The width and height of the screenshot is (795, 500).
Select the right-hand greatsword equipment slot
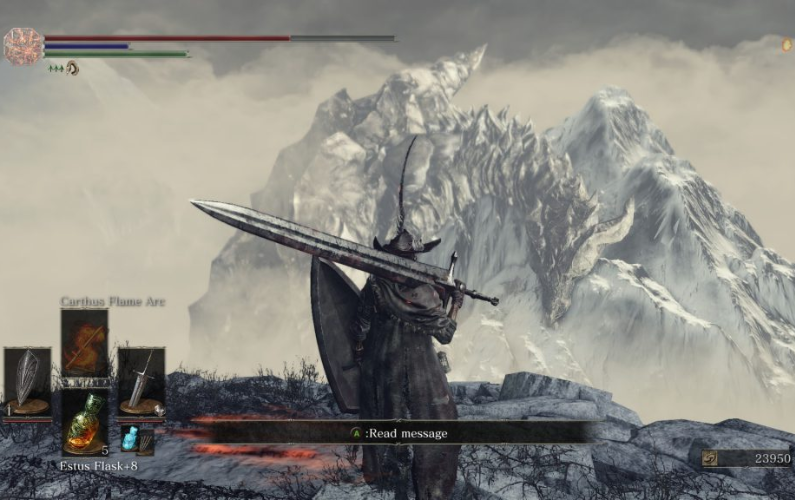pyautogui.click(x=141, y=381)
